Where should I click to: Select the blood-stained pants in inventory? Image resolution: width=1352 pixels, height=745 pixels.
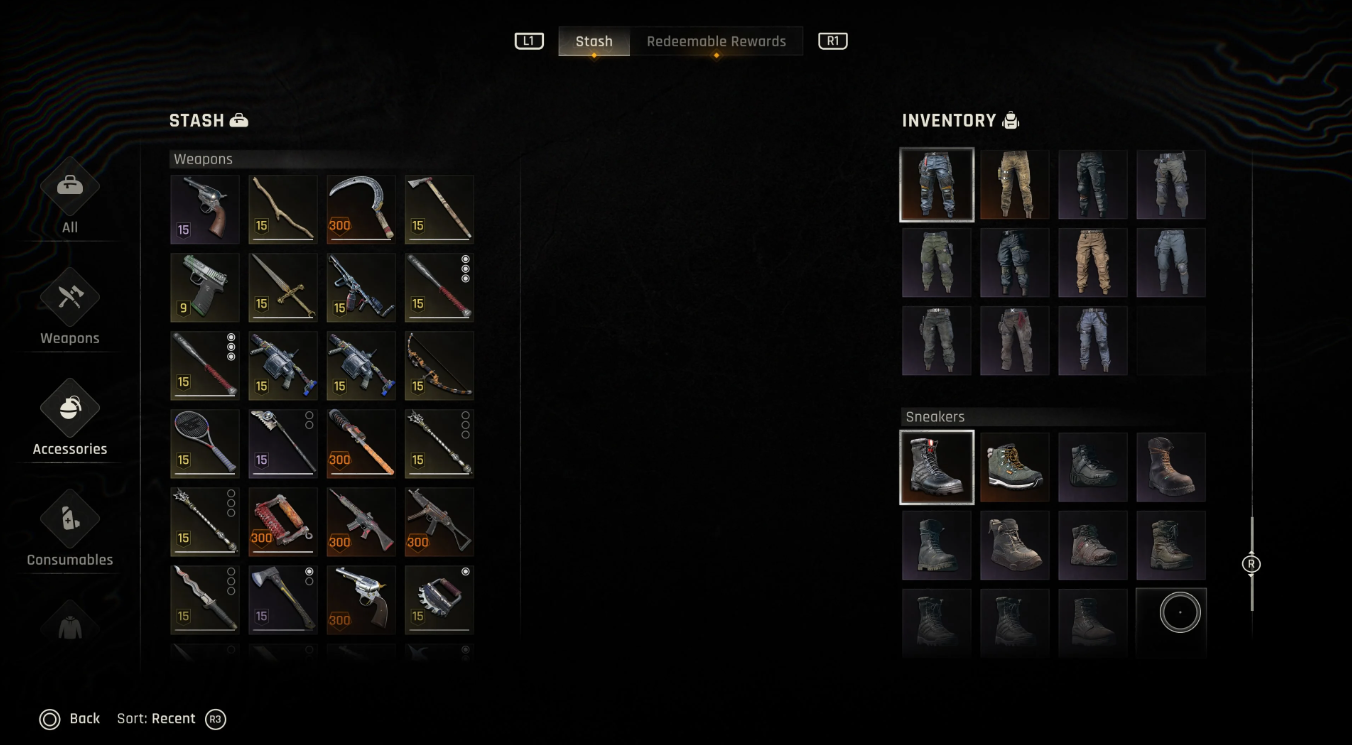click(x=1015, y=341)
